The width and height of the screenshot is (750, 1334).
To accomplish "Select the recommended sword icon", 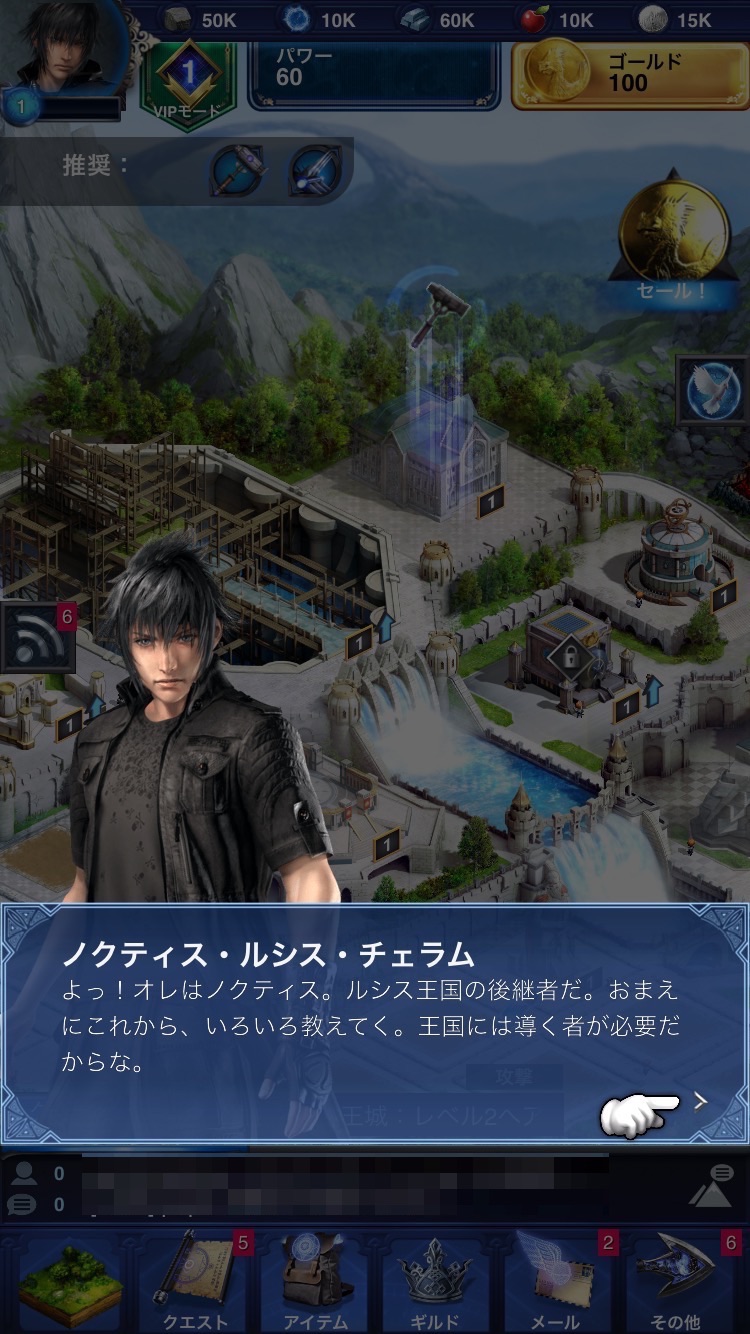I will click(314, 171).
